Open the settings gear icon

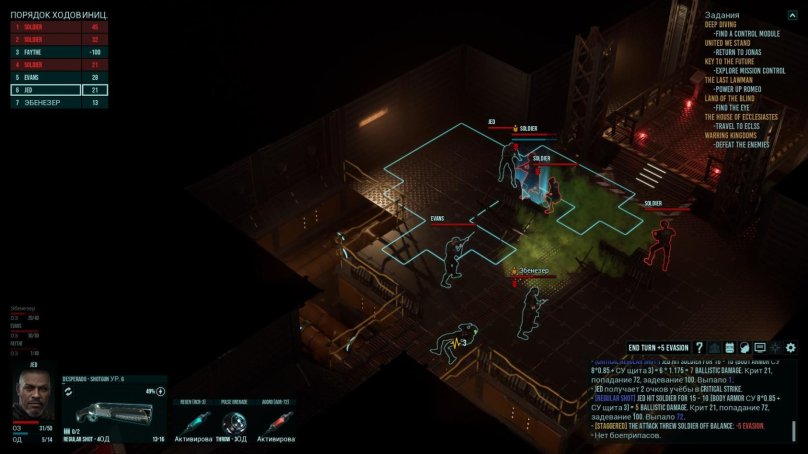tap(791, 347)
